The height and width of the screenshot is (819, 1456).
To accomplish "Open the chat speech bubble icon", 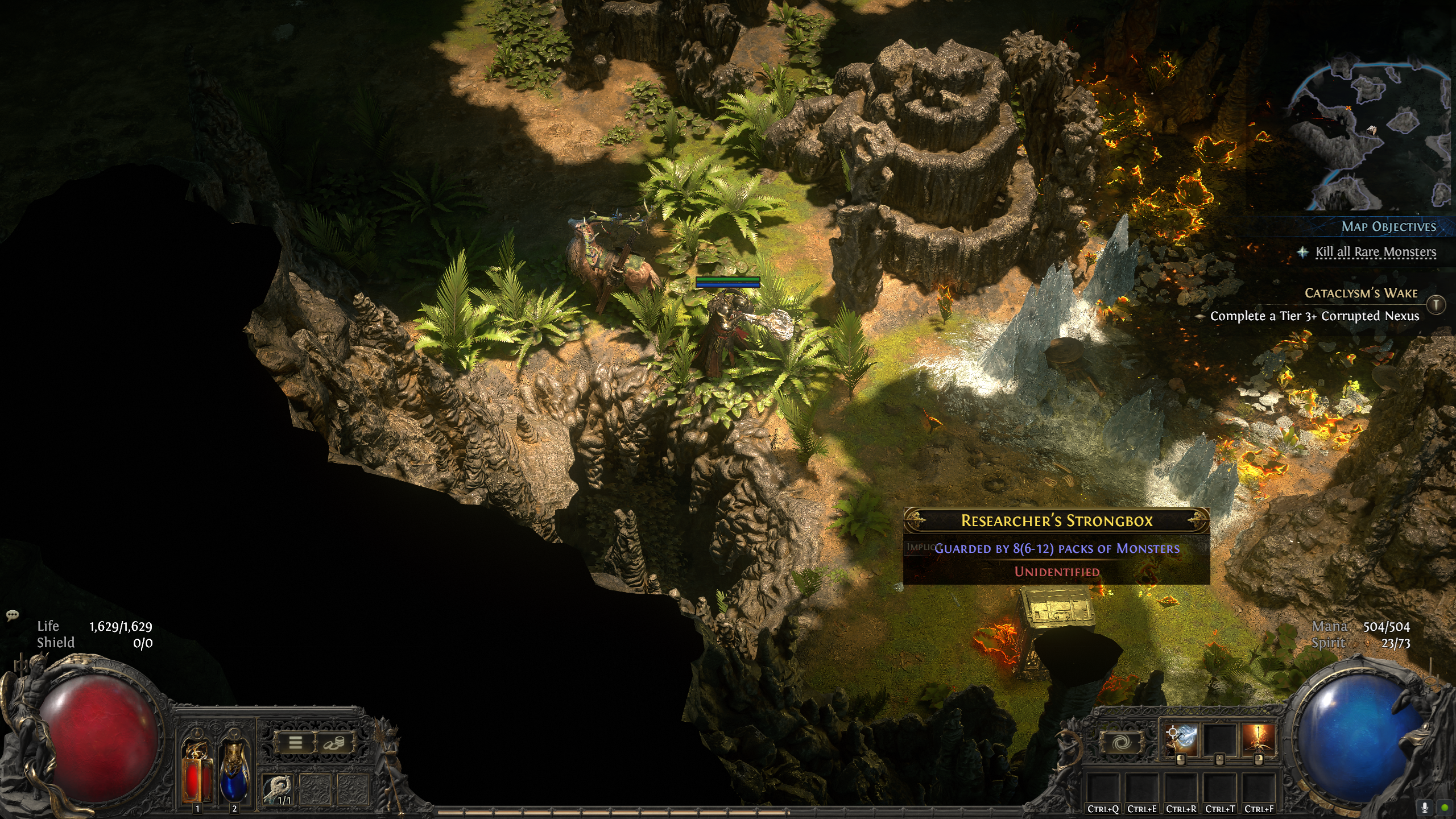I will point(12,615).
